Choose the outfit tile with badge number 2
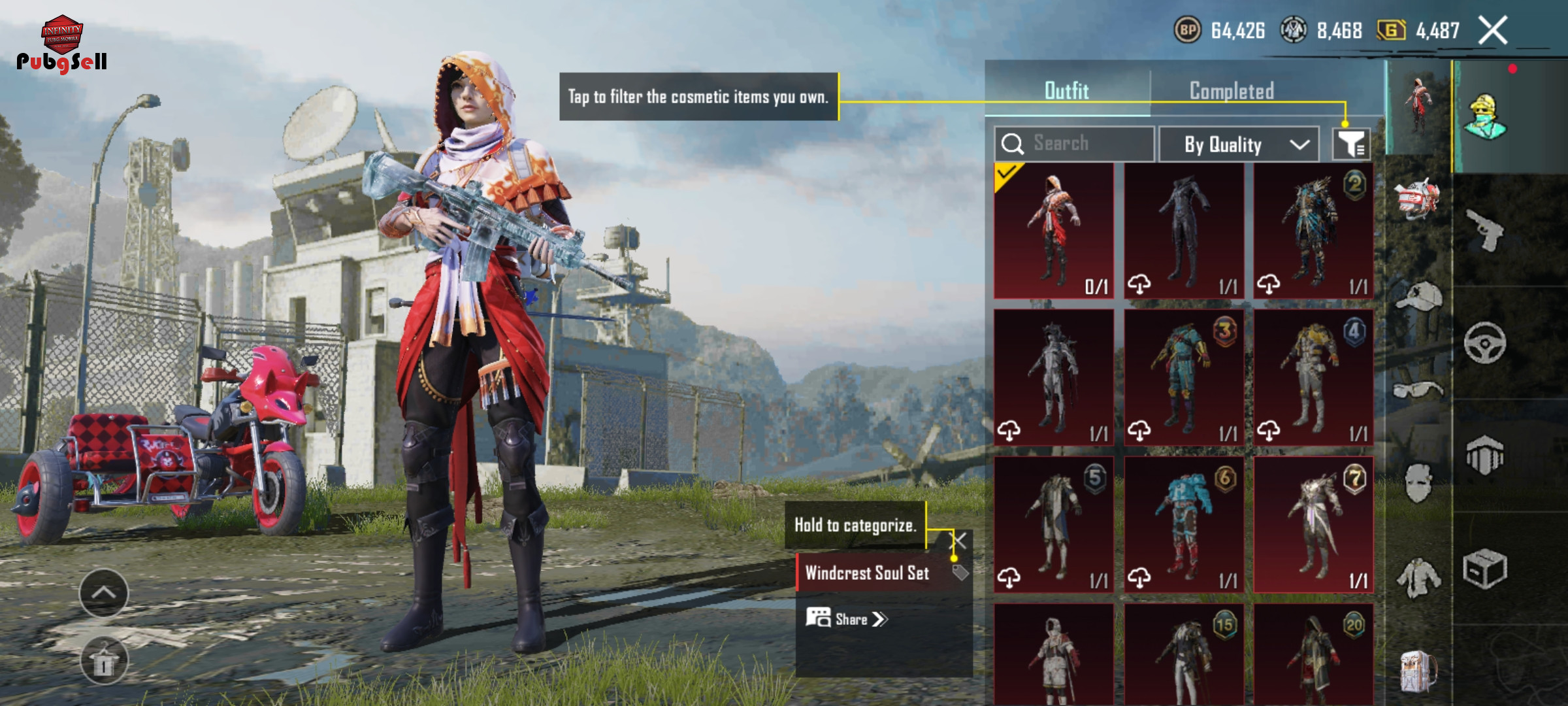This screenshot has width=1568, height=706. pyautogui.click(x=1313, y=231)
